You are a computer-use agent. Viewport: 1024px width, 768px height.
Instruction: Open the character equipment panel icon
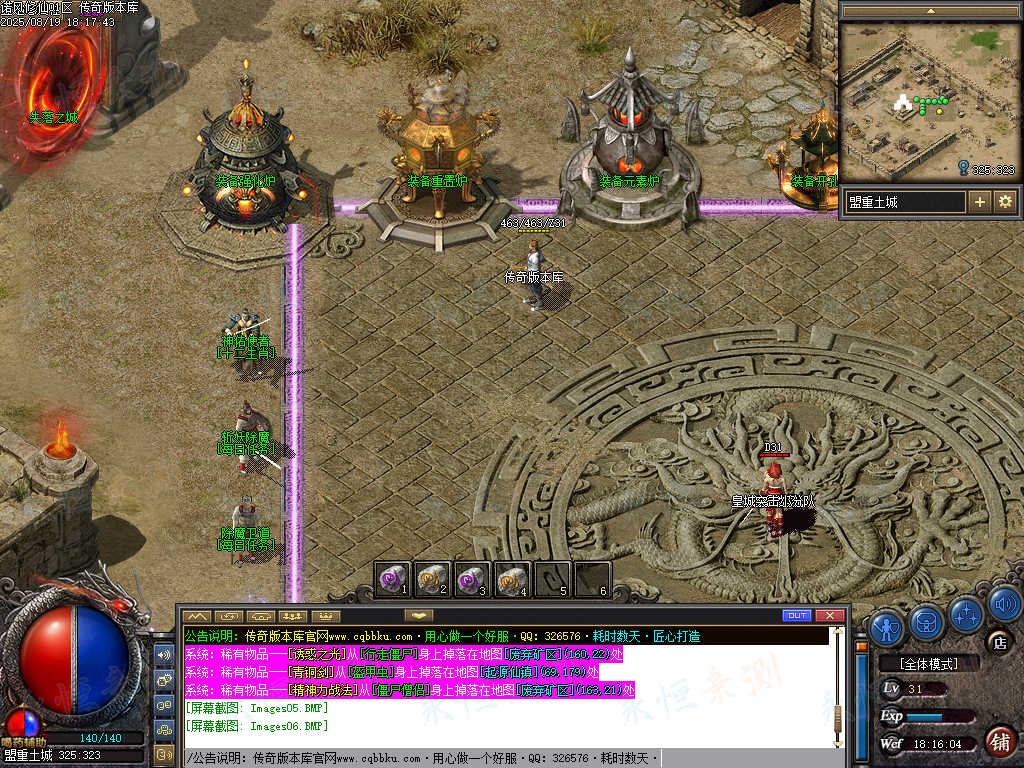tap(887, 627)
